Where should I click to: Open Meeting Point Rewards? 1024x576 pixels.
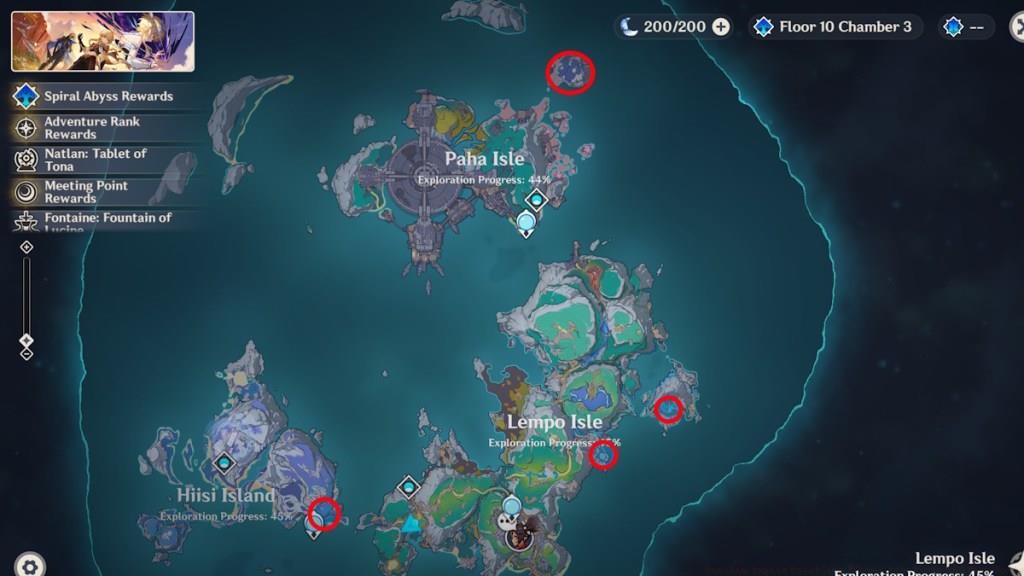click(x=86, y=191)
